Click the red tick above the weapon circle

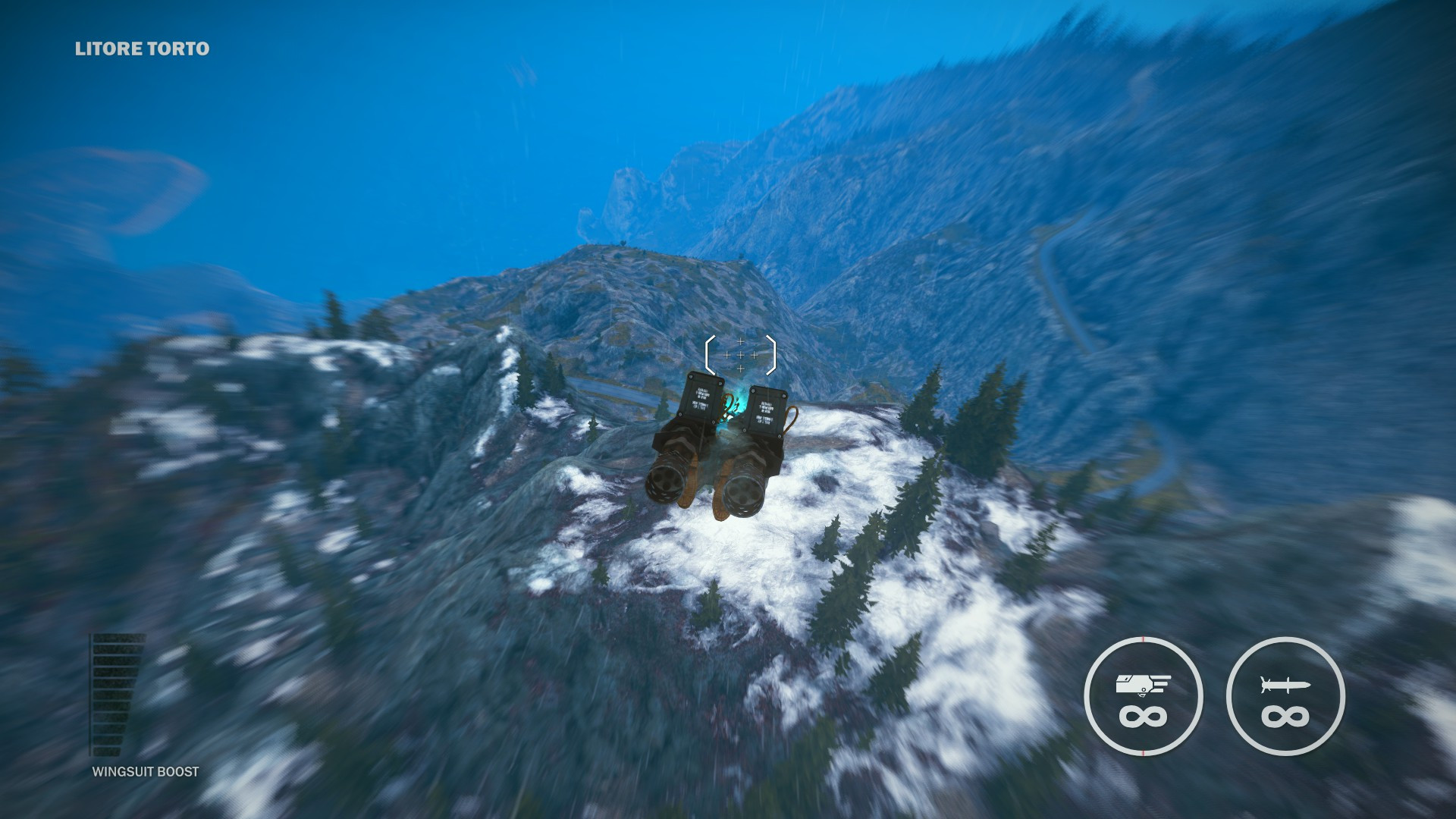1143,639
